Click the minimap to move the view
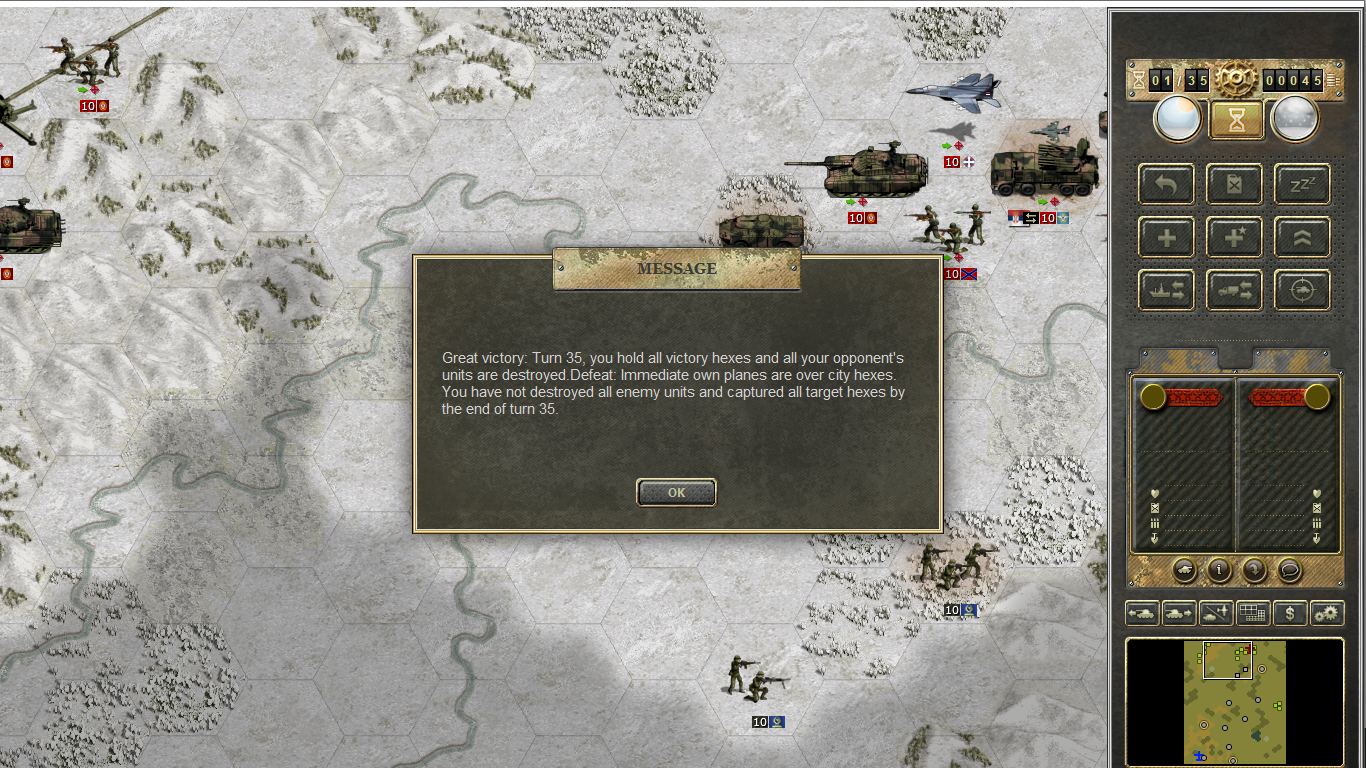This screenshot has width=1366, height=768. (x=1235, y=701)
